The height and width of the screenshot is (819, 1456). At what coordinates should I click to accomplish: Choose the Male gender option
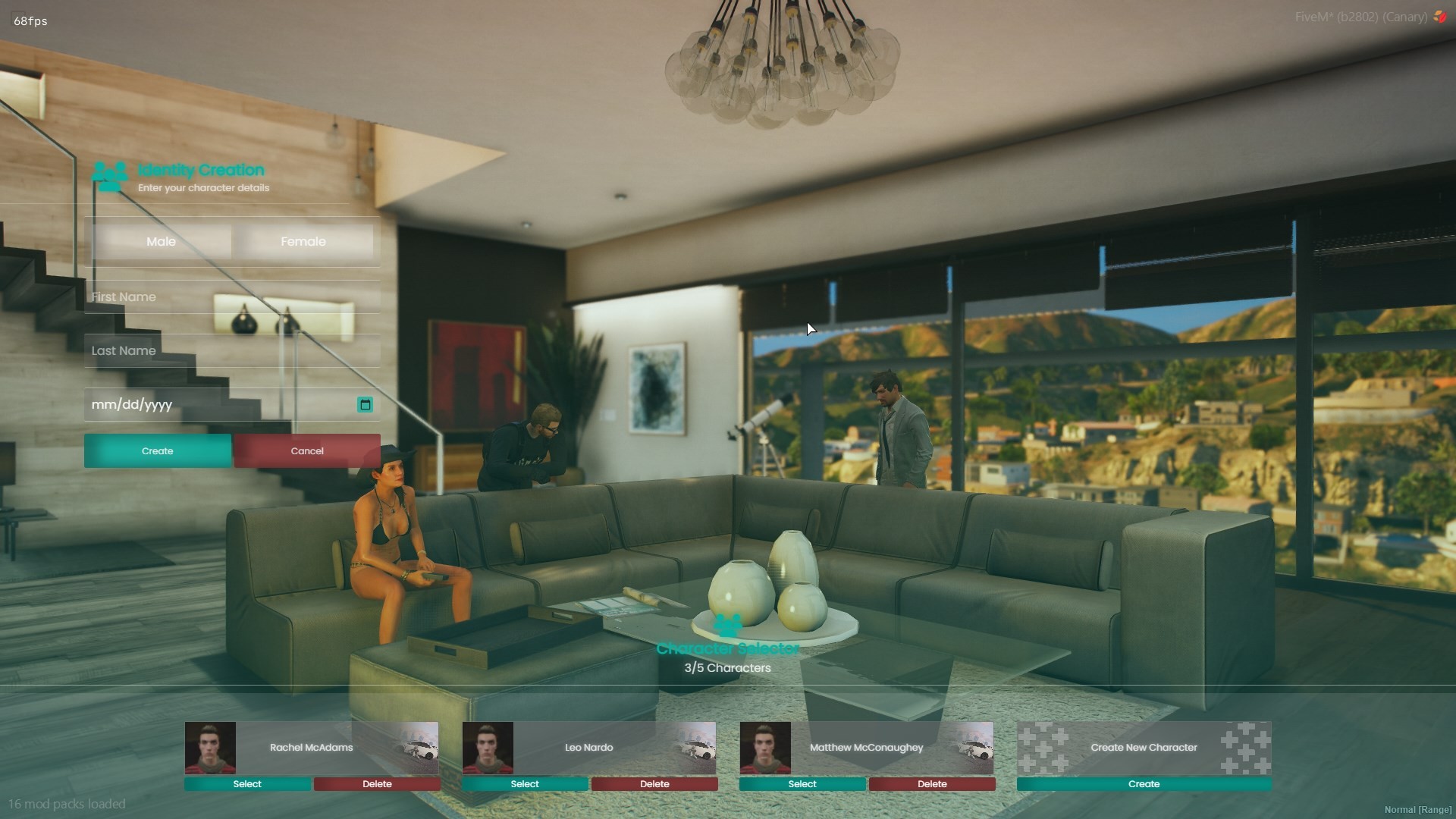(161, 242)
